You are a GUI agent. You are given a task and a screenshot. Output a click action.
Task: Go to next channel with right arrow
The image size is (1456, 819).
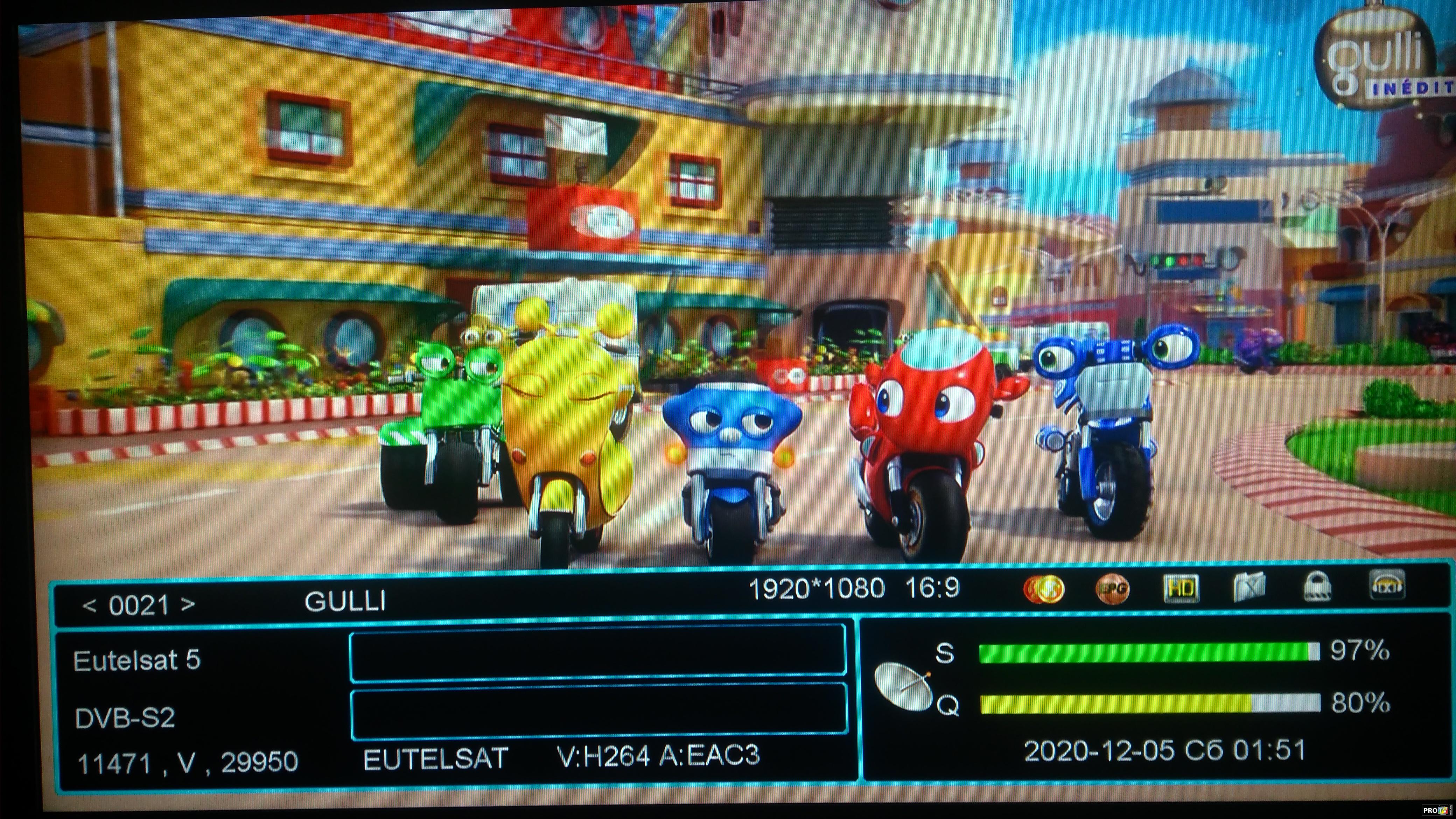click(x=188, y=605)
